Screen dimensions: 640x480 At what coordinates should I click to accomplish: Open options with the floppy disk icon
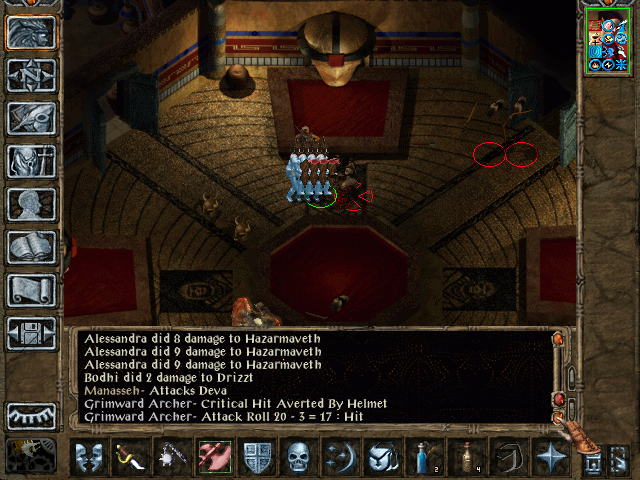pyautogui.click(x=31, y=333)
